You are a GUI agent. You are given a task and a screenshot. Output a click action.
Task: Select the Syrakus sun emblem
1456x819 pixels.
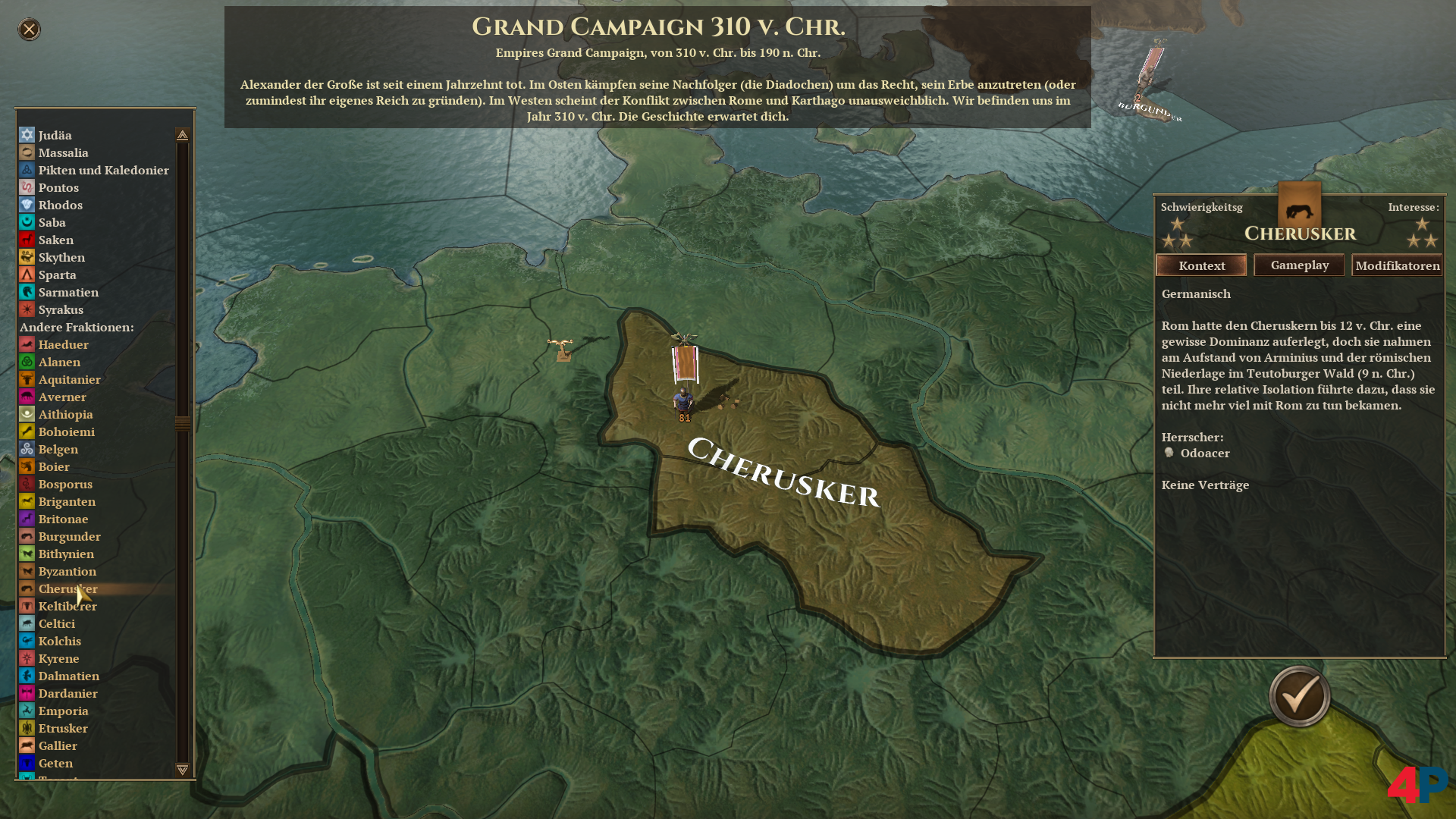point(27,309)
